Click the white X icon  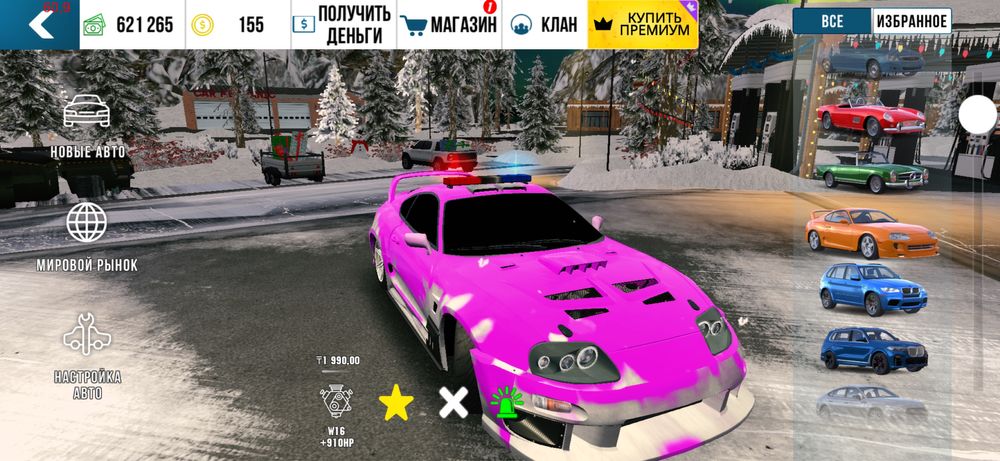point(454,403)
